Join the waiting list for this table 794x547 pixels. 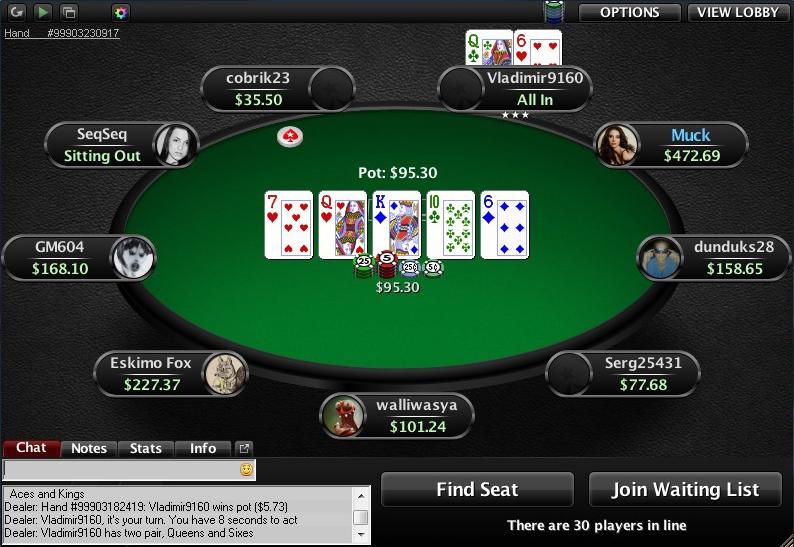click(685, 490)
